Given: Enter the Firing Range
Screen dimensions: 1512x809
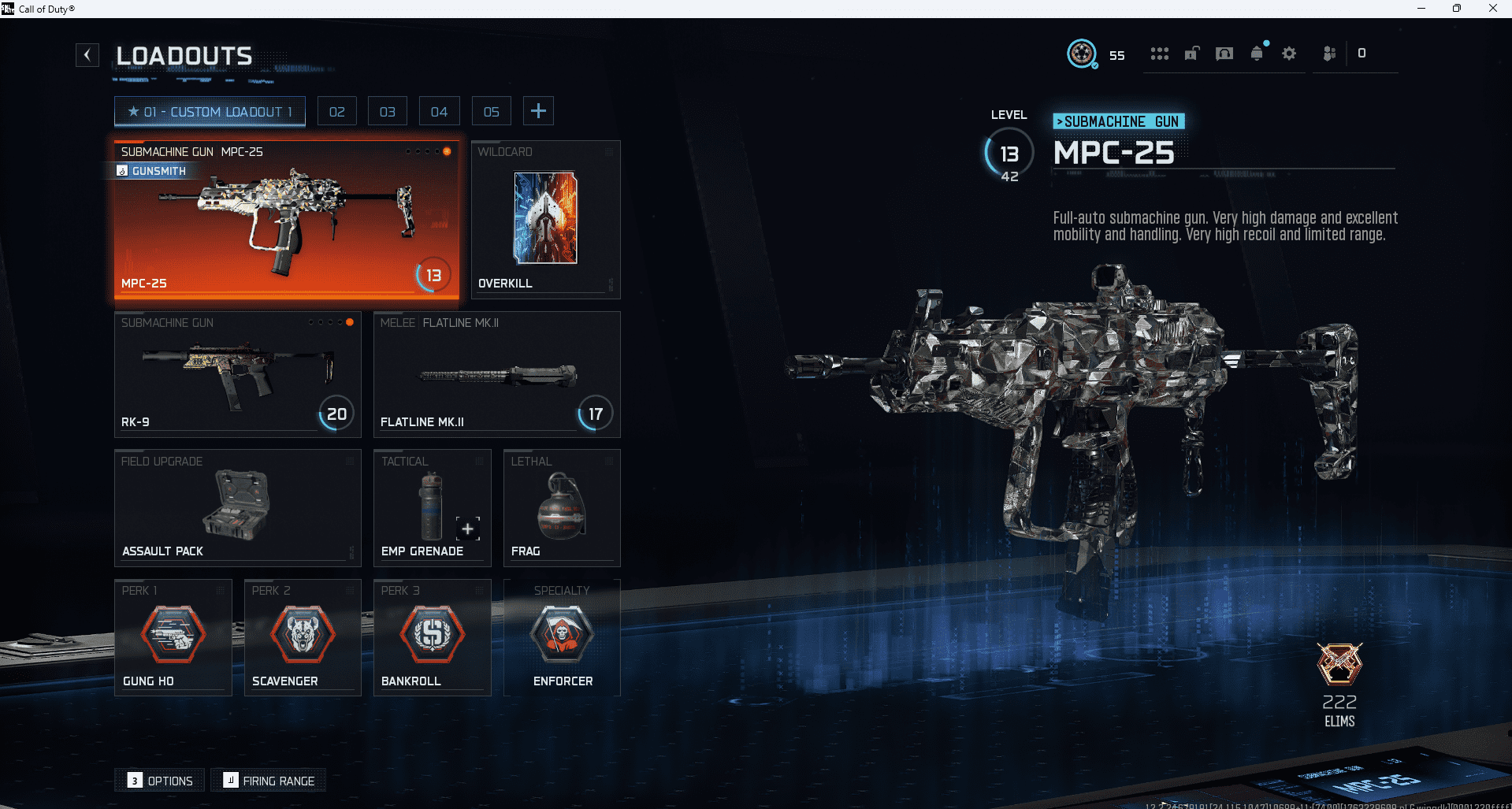Looking at the screenshot, I should [x=268, y=780].
